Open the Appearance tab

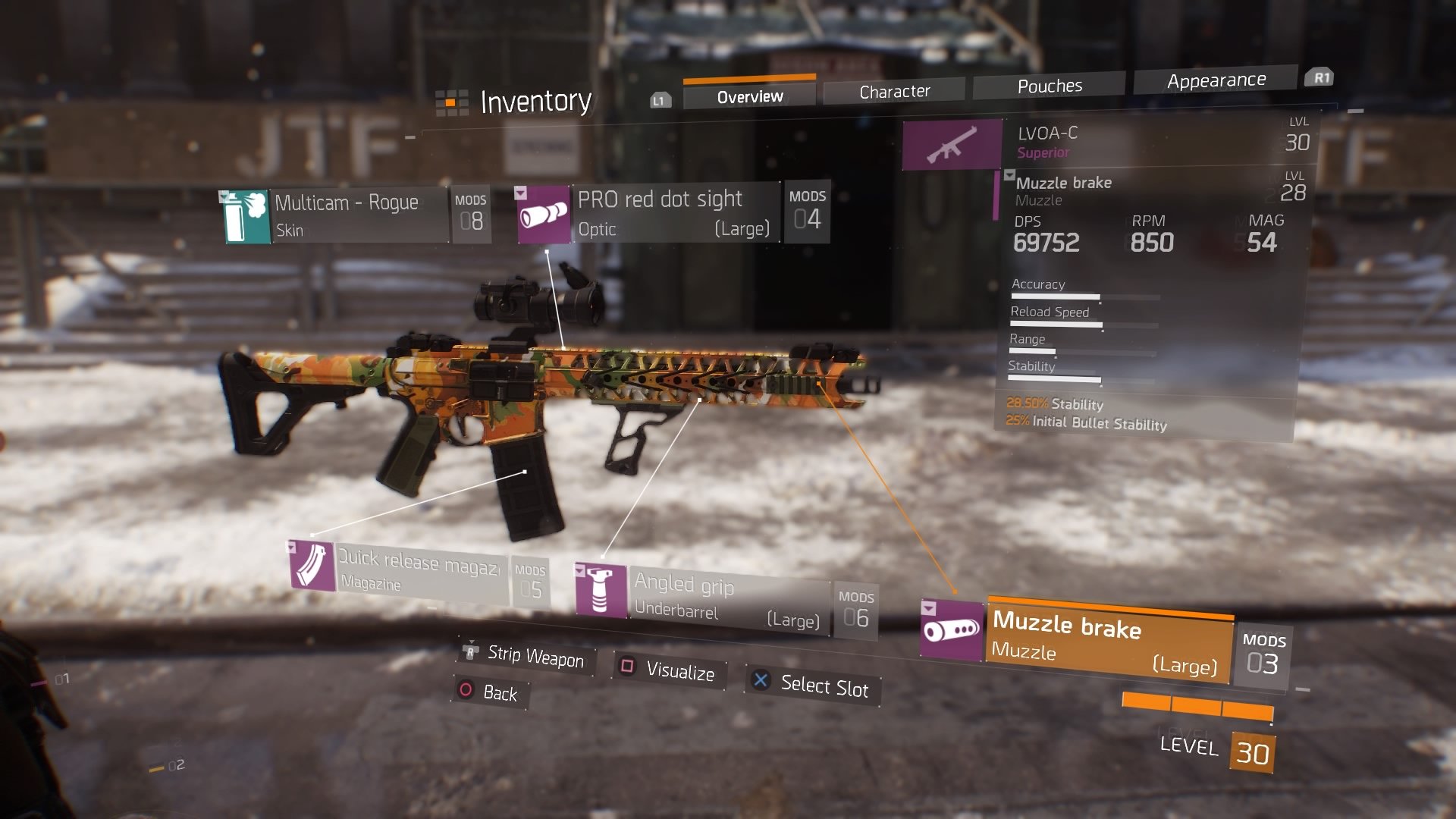pos(1216,80)
